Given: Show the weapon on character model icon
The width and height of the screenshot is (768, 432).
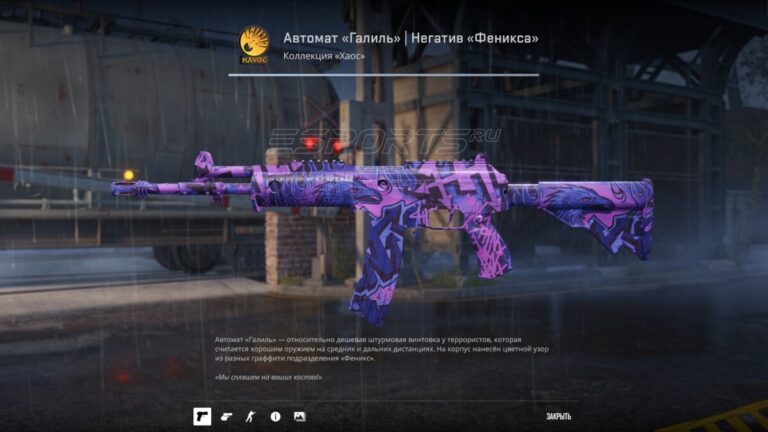Looking at the screenshot, I should pyautogui.click(x=250, y=416).
